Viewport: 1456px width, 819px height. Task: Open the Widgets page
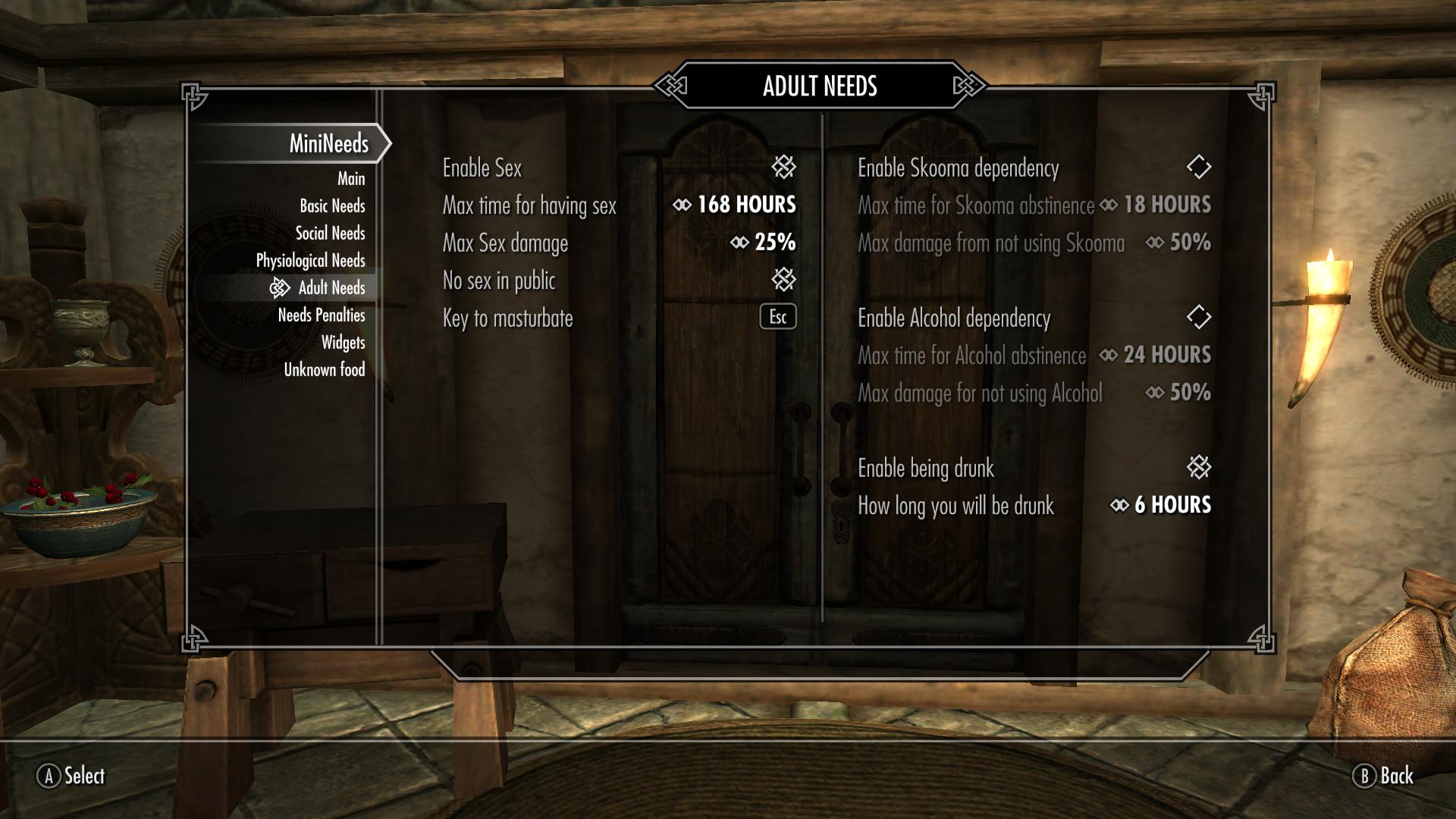click(x=343, y=343)
